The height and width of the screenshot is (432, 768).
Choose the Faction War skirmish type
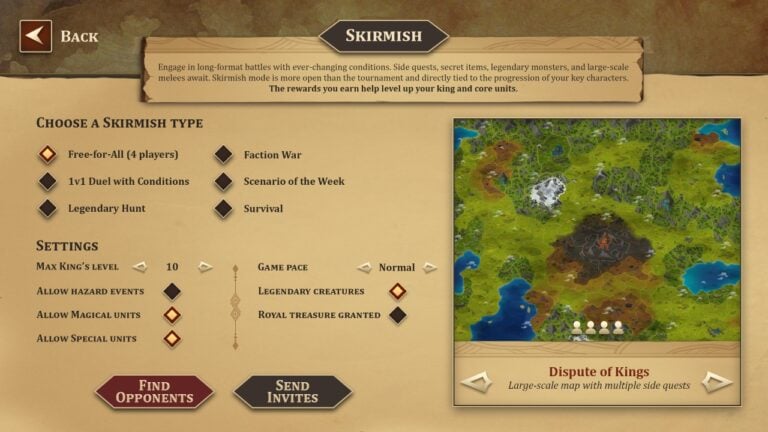tap(223, 155)
